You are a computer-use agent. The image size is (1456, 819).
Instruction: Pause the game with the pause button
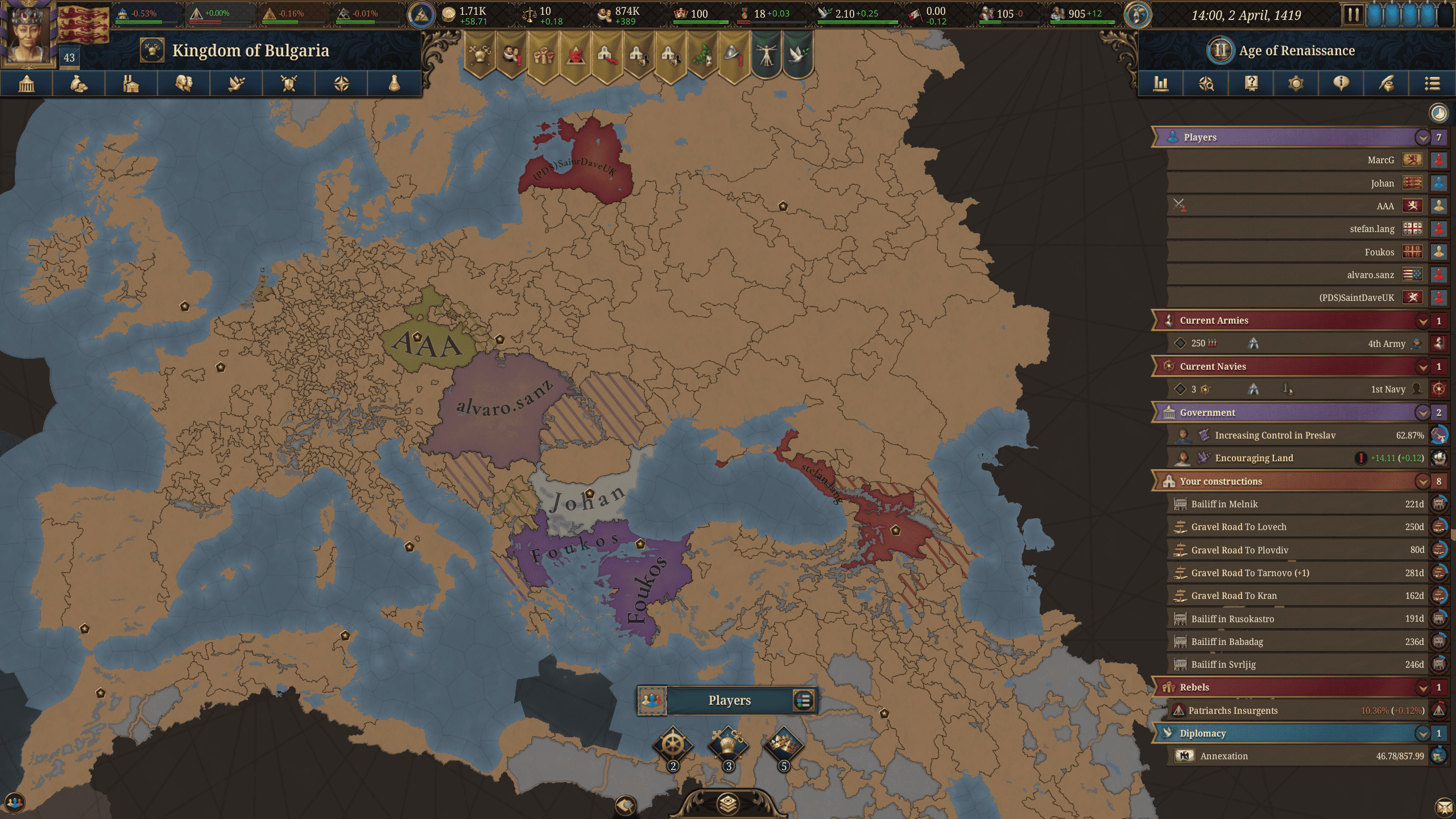(x=1353, y=15)
